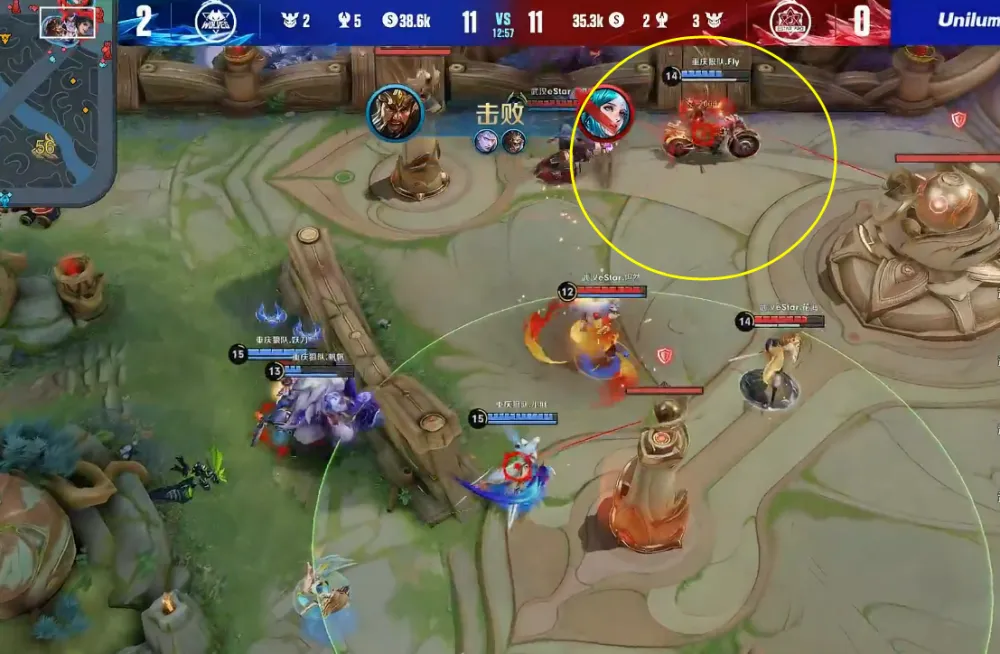
Task: Click the teal-haired victim portrait in the kill feed
Action: point(603,111)
